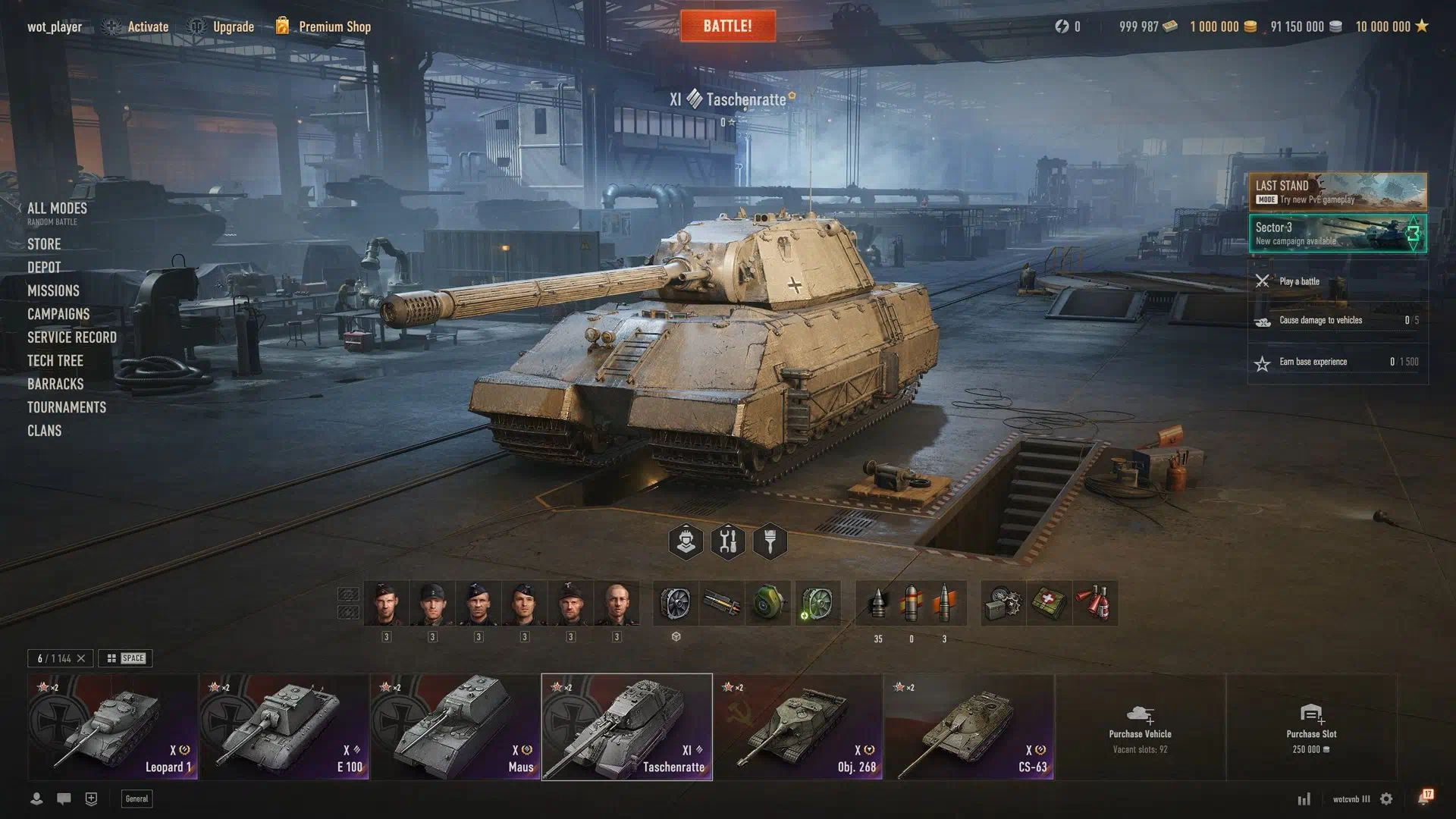This screenshot has width=1456, height=819.
Task: Go to the DEPOT section
Action: (44, 268)
